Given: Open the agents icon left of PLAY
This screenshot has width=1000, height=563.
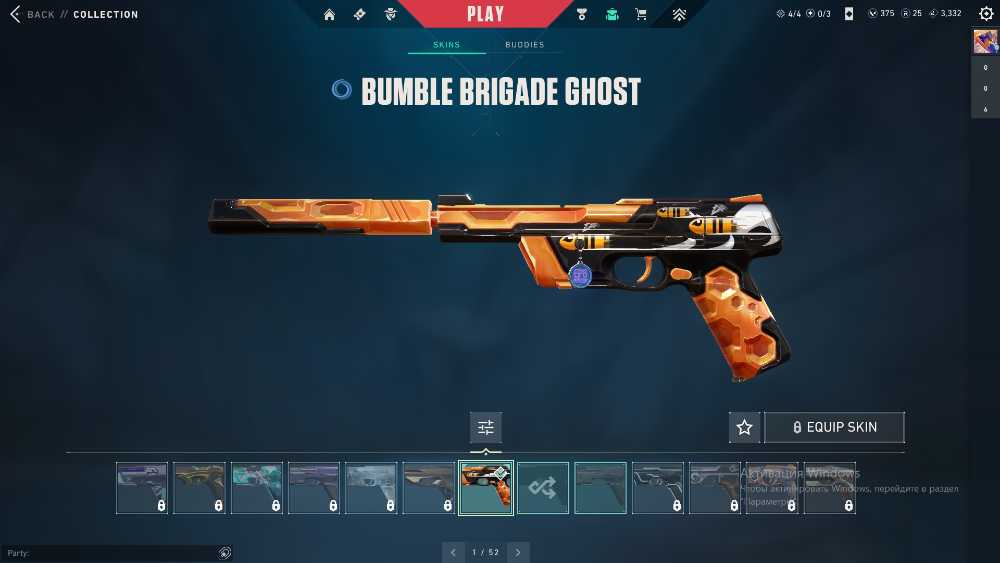Looking at the screenshot, I should (x=391, y=14).
